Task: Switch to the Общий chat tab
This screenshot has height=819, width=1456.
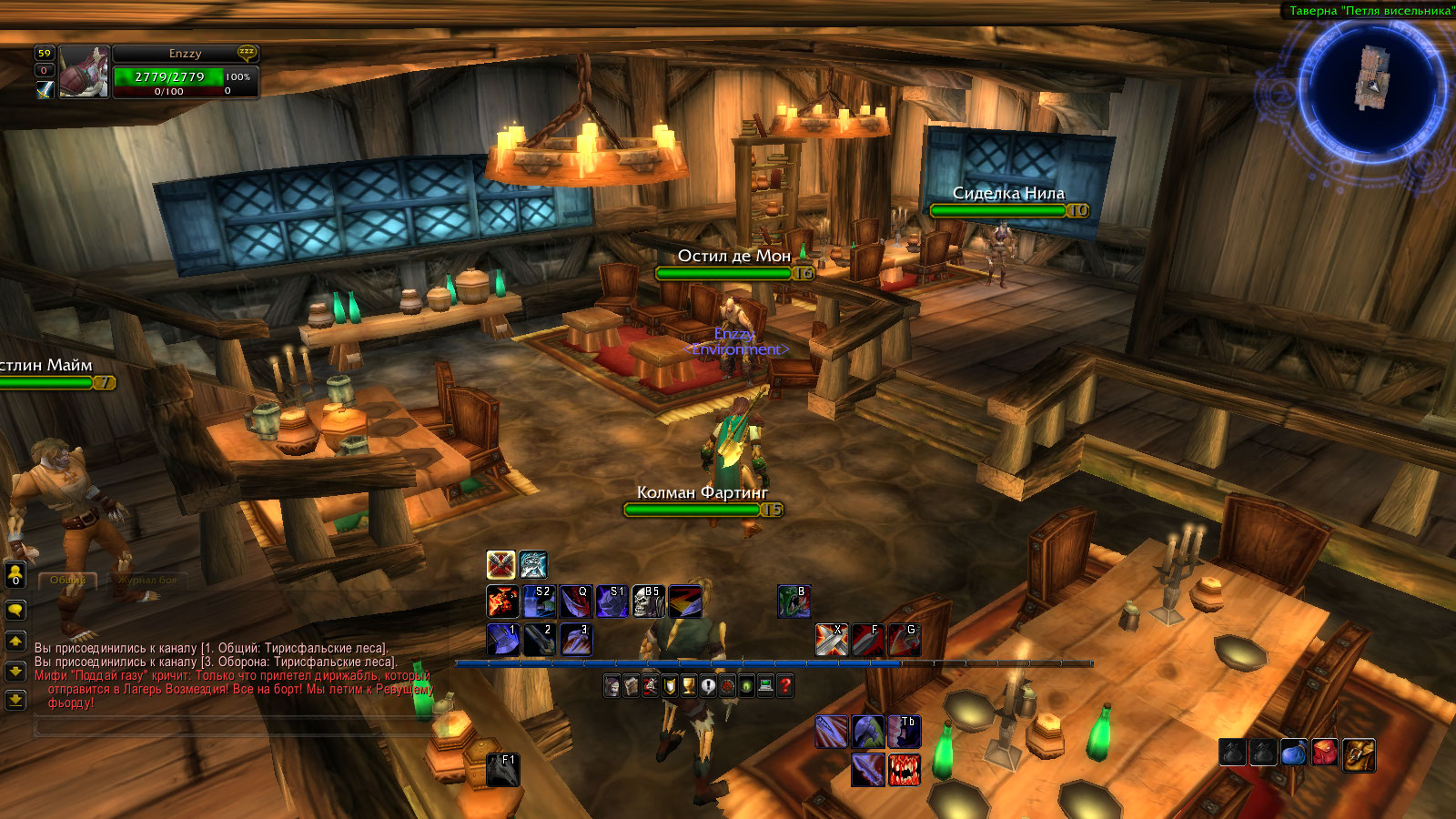Action: [x=67, y=580]
